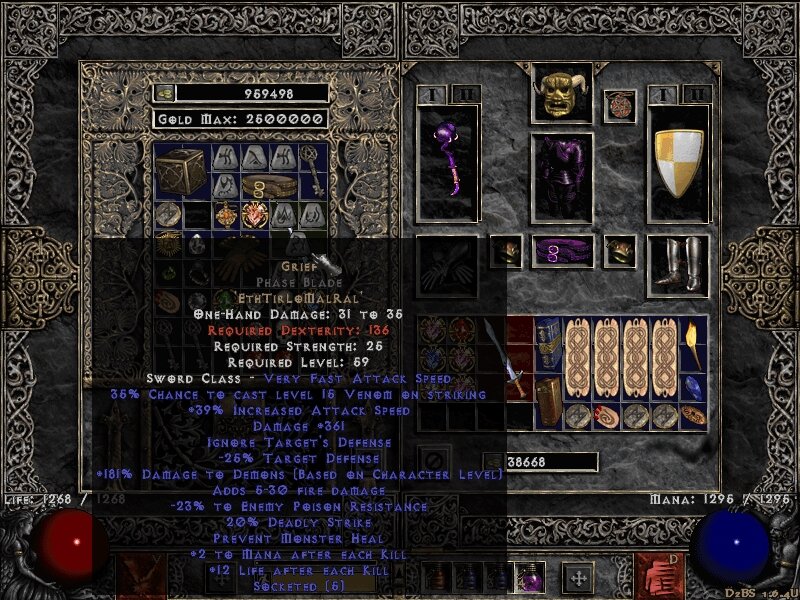Image resolution: width=800 pixels, height=600 pixels.
Task: Select the skeleton key in the stash
Action: click(314, 171)
